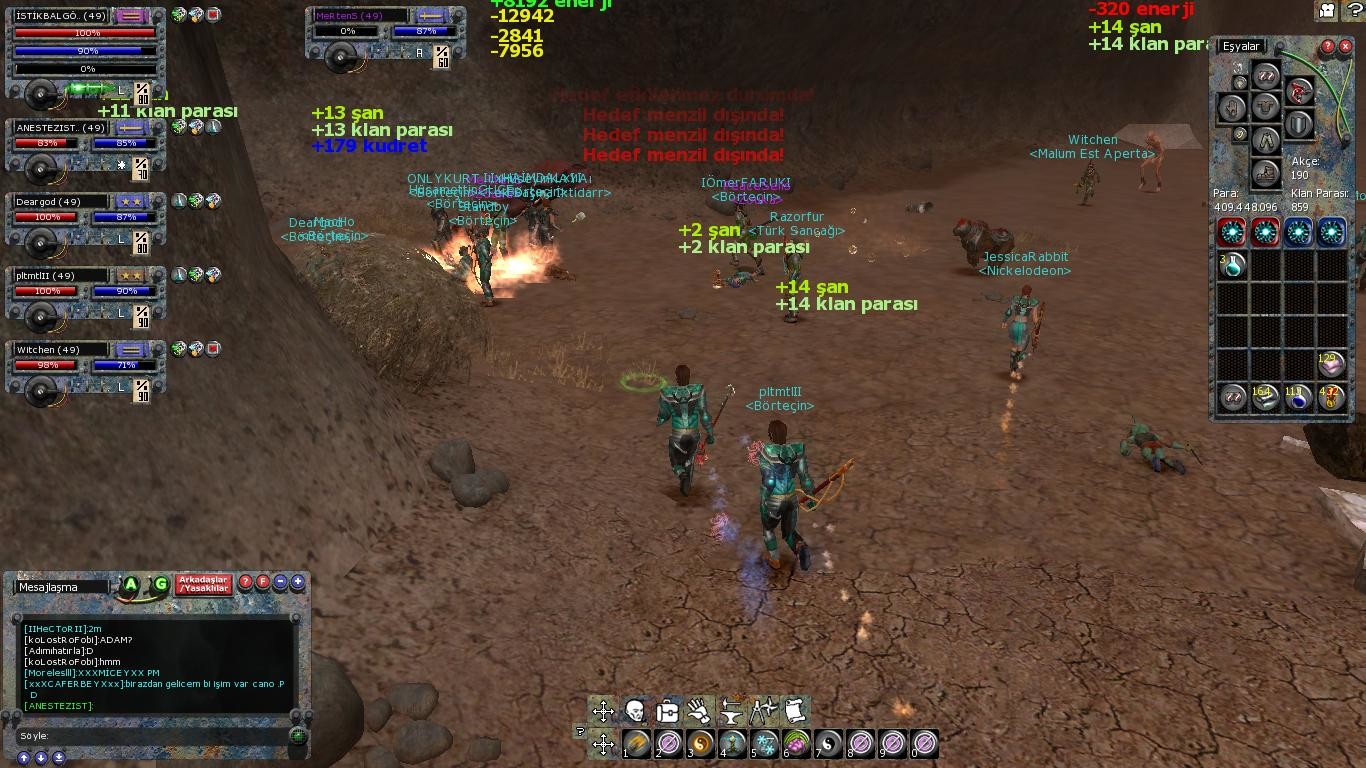Toggle the green G chat channel button
Viewport: 1366px width, 768px height.
[x=160, y=584]
